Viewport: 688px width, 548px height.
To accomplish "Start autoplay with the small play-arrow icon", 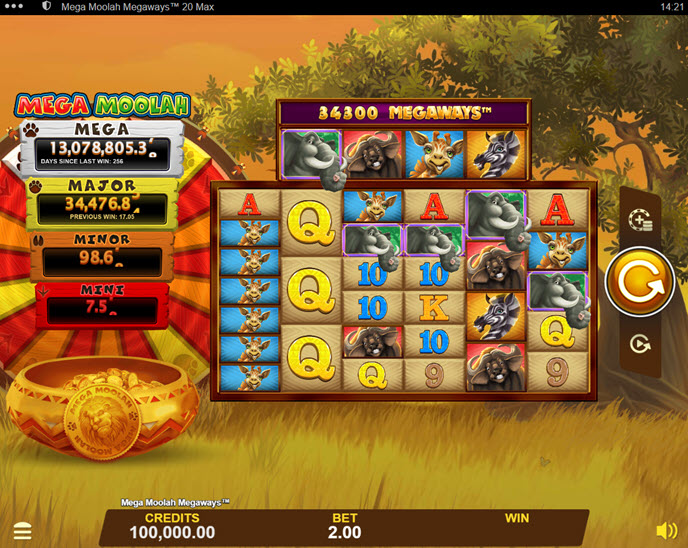I will pos(640,344).
